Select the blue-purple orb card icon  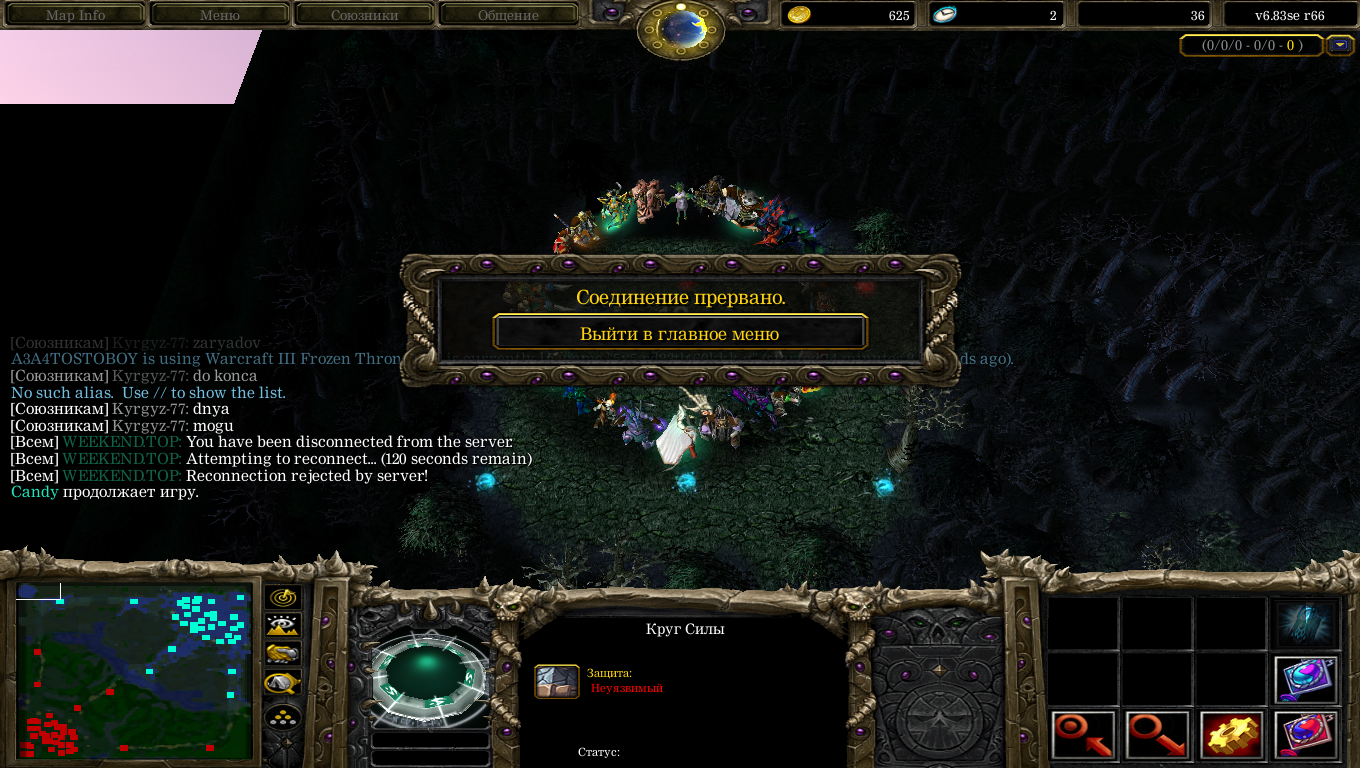(1306, 679)
